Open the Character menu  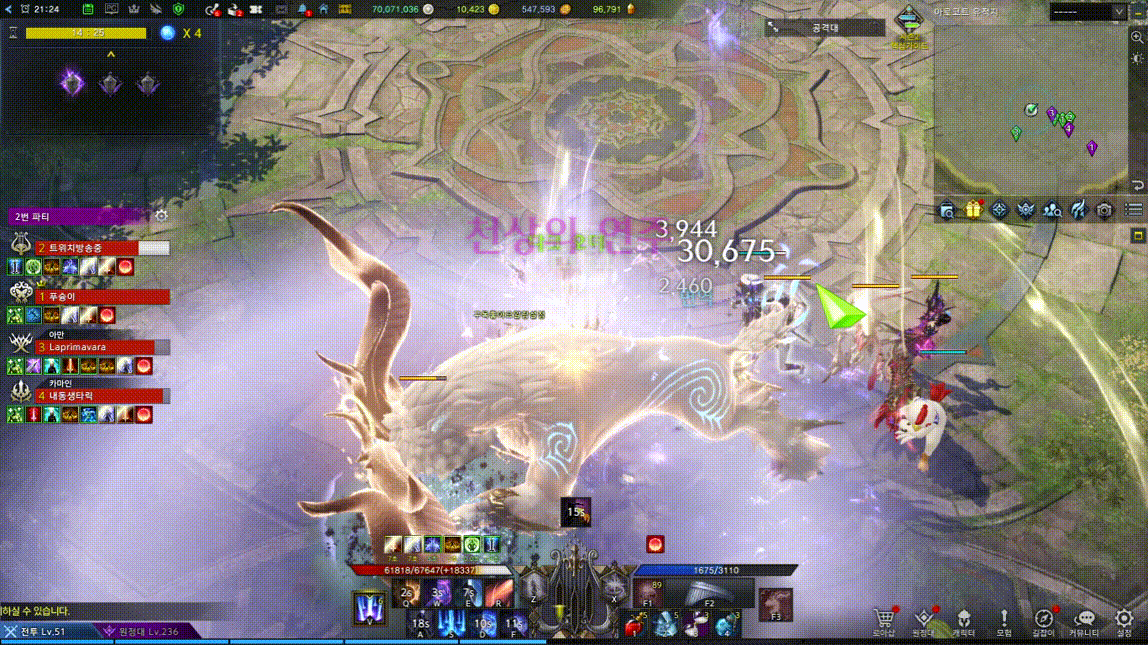click(963, 621)
